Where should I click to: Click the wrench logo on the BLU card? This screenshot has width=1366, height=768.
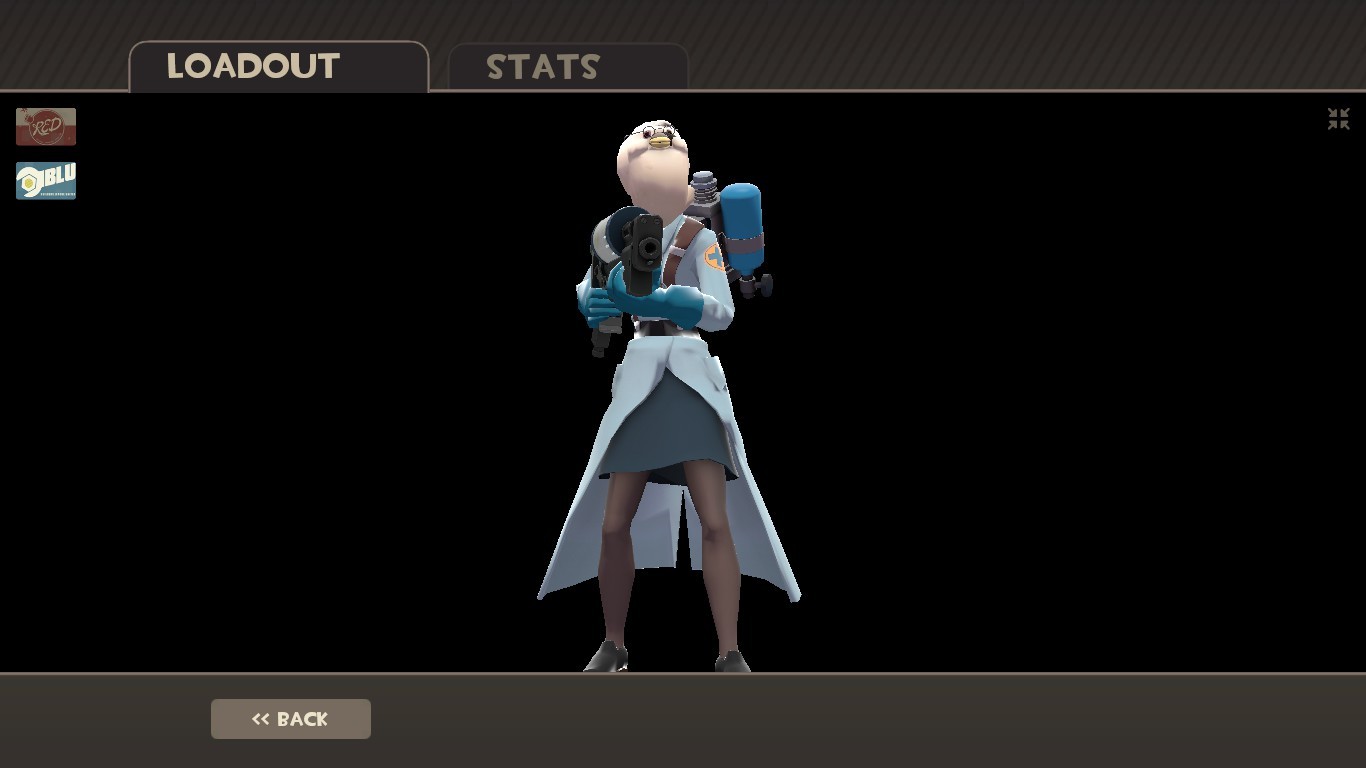(x=27, y=180)
